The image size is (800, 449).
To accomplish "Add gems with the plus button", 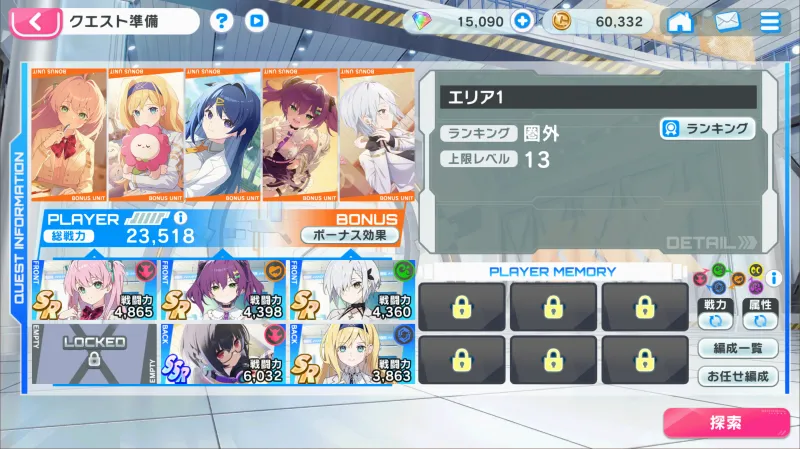I will pyautogui.click(x=521, y=21).
